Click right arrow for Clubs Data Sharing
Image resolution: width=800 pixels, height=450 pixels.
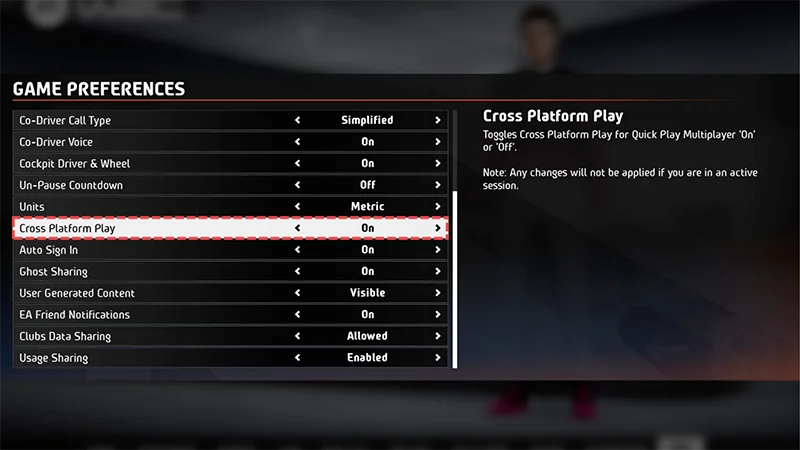point(438,336)
